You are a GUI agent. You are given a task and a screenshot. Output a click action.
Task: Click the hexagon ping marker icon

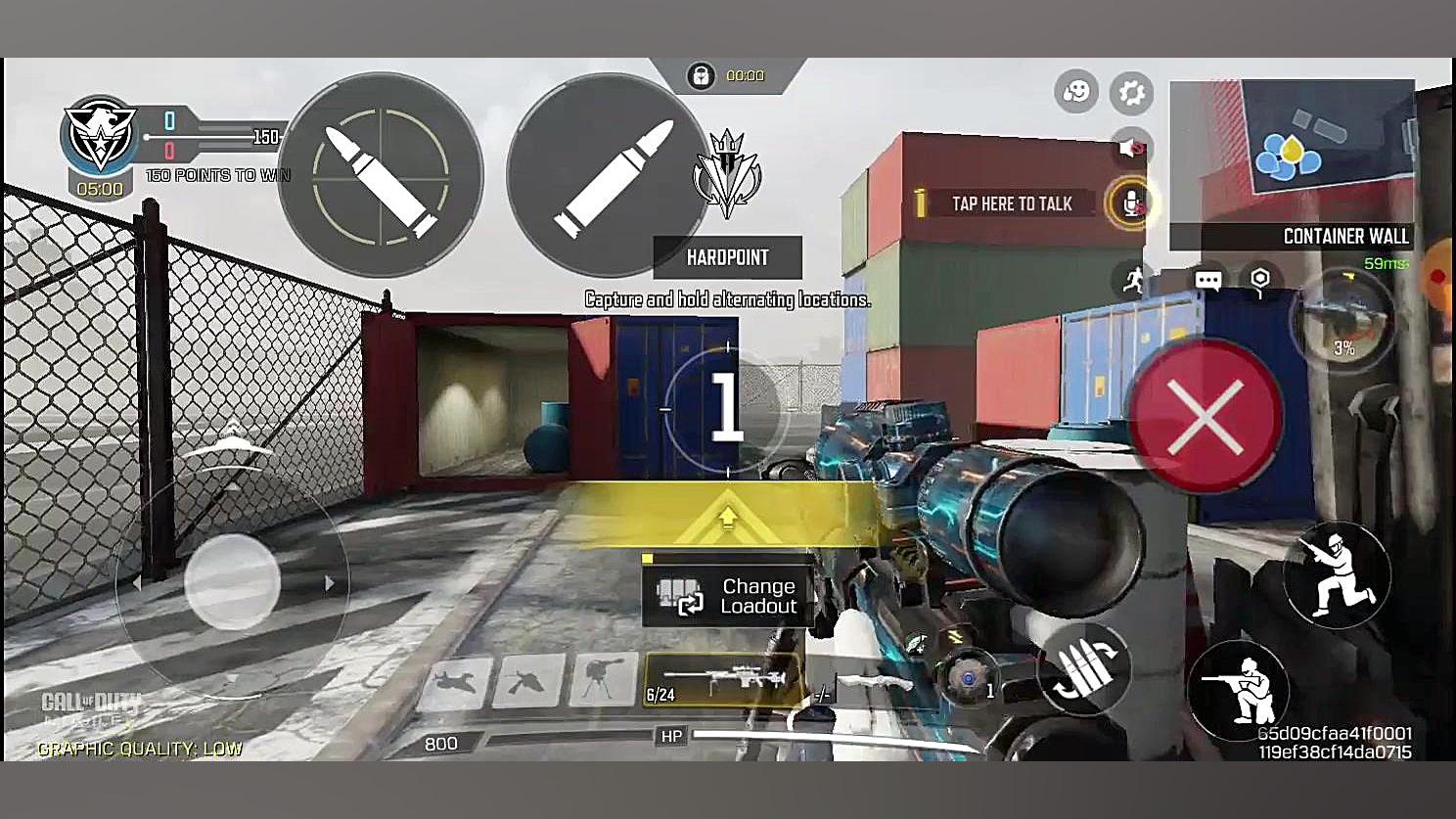(1260, 279)
